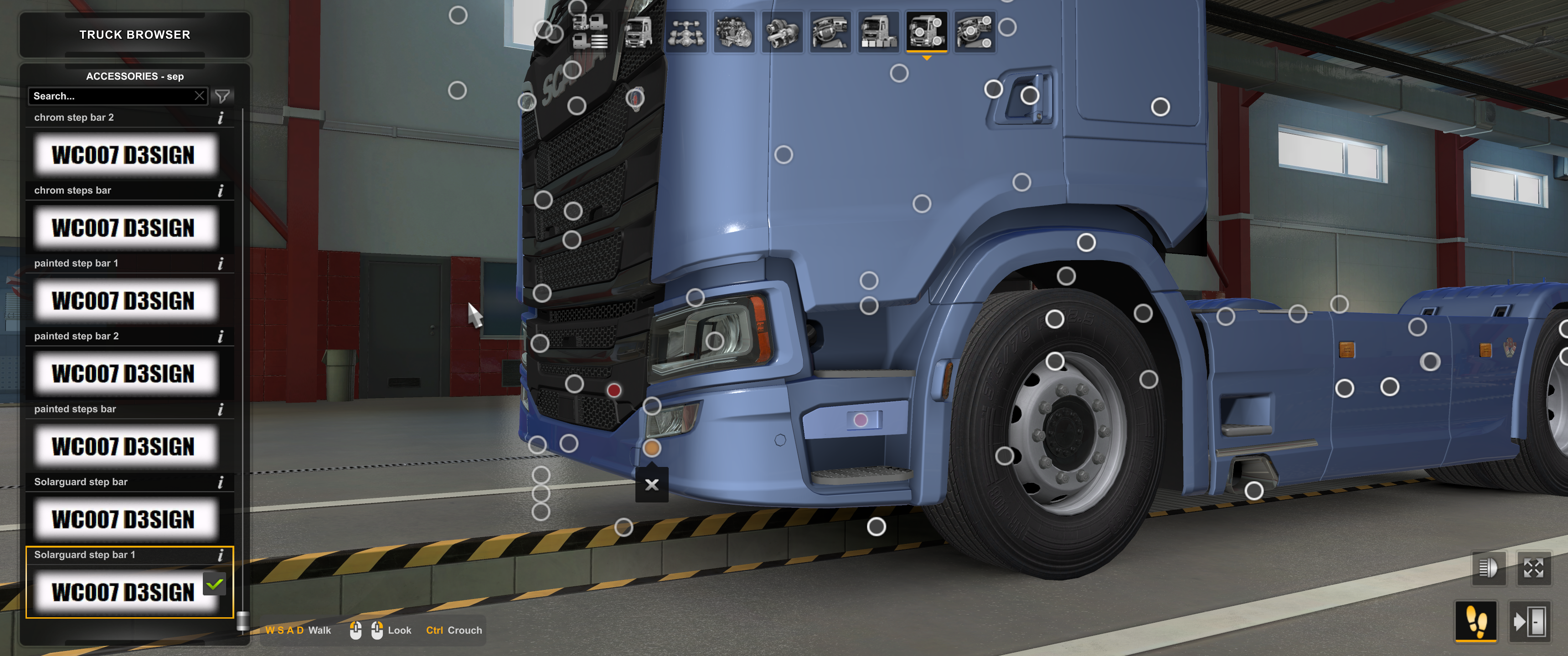The image size is (1568, 656).
Task: Show info for painted steps bar
Action: coord(220,409)
